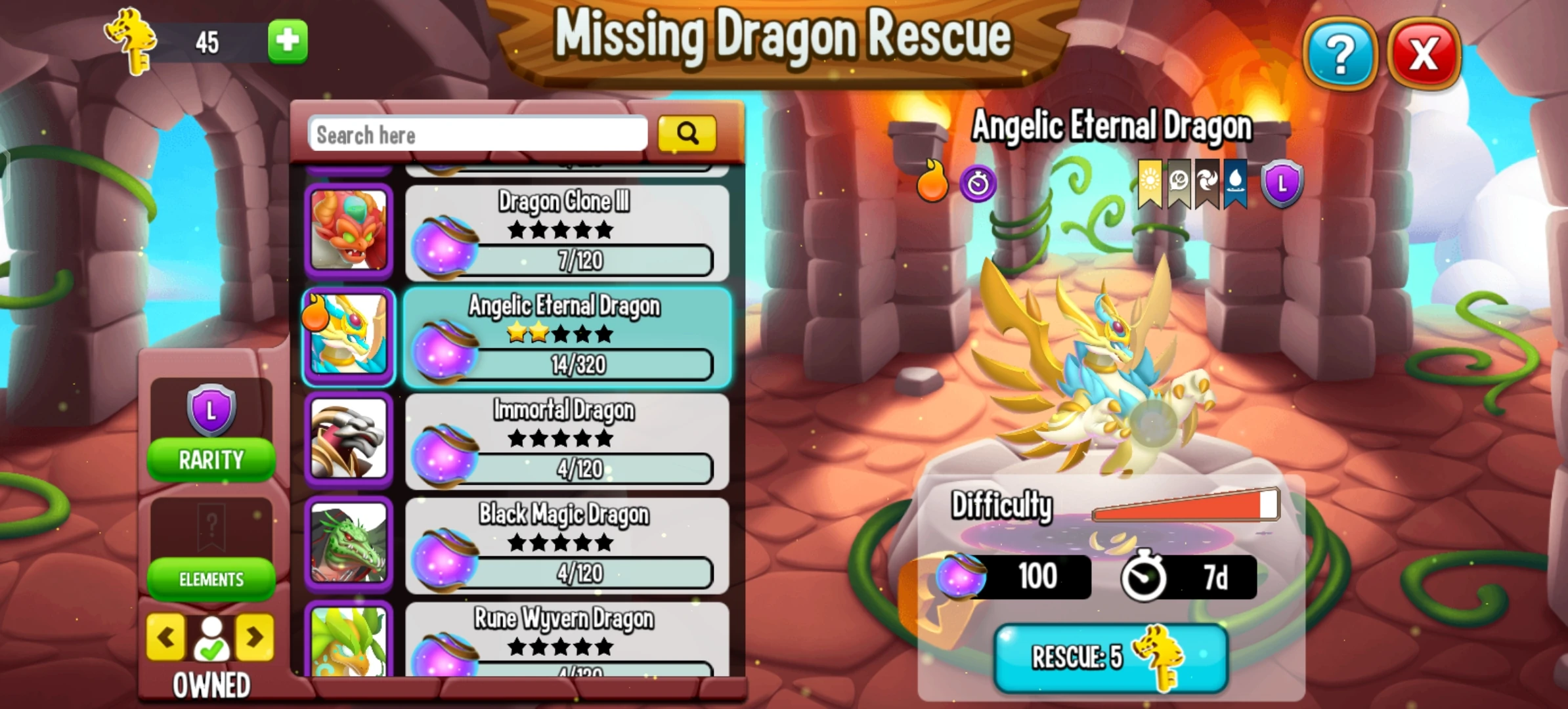This screenshot has width=1568, height=709.
Task: Toggle the Owned filter checkmark
Action: pyautogui.click(x=211, y=637)
